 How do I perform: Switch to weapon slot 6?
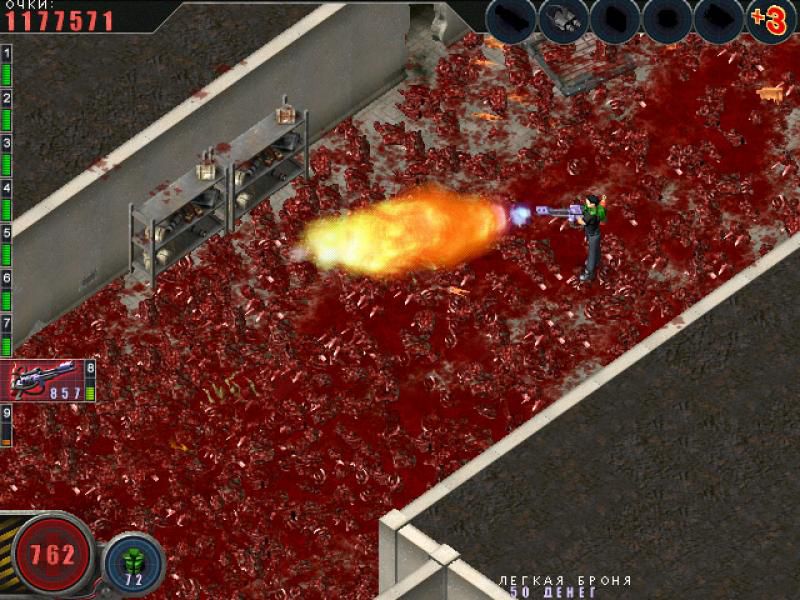tap(6, 290)
